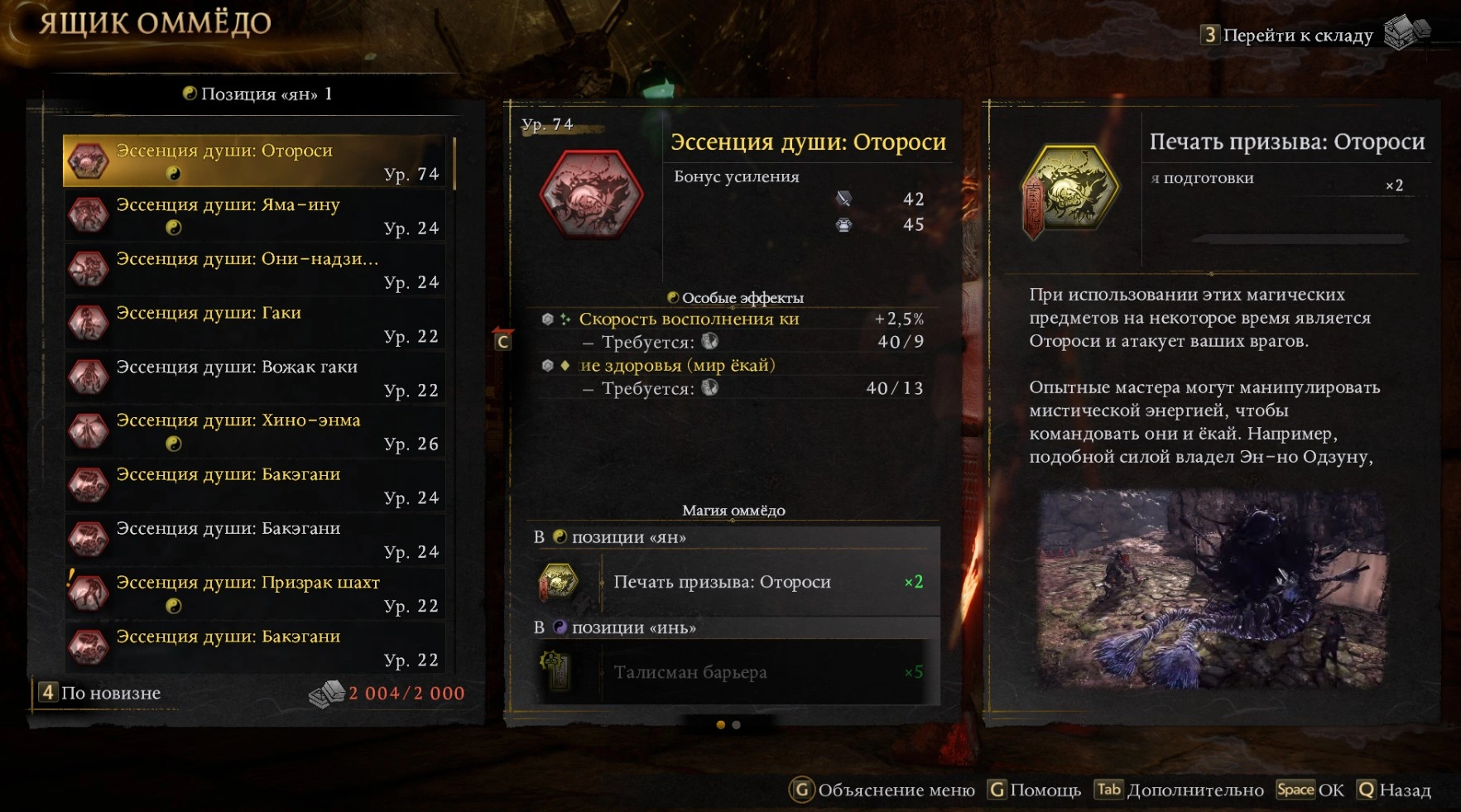Select soul core Отороси in the list
Screen dimensions: 1461x812
[x=257, y=161]
